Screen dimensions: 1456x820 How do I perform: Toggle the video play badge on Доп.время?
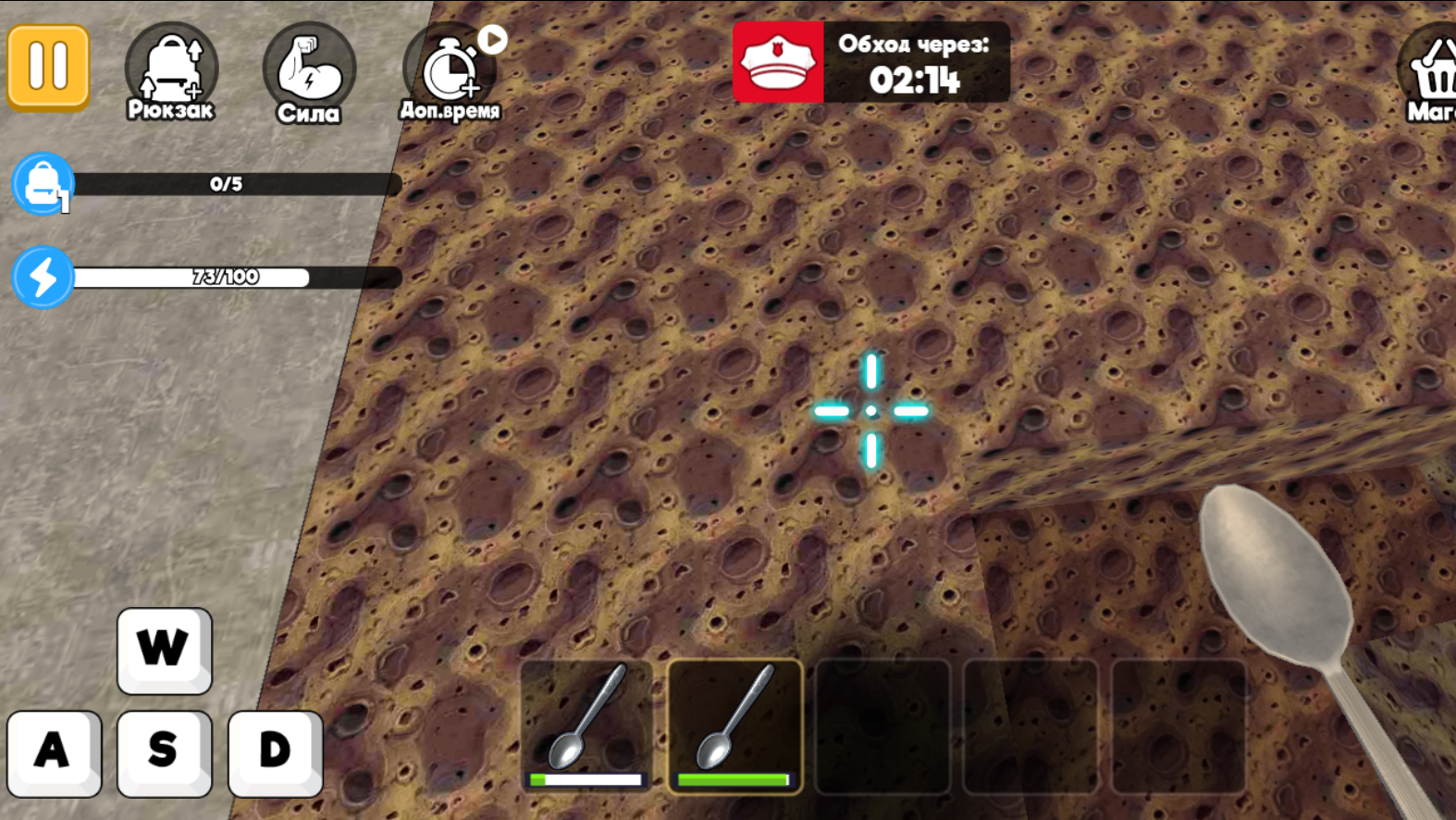[492, 38]
